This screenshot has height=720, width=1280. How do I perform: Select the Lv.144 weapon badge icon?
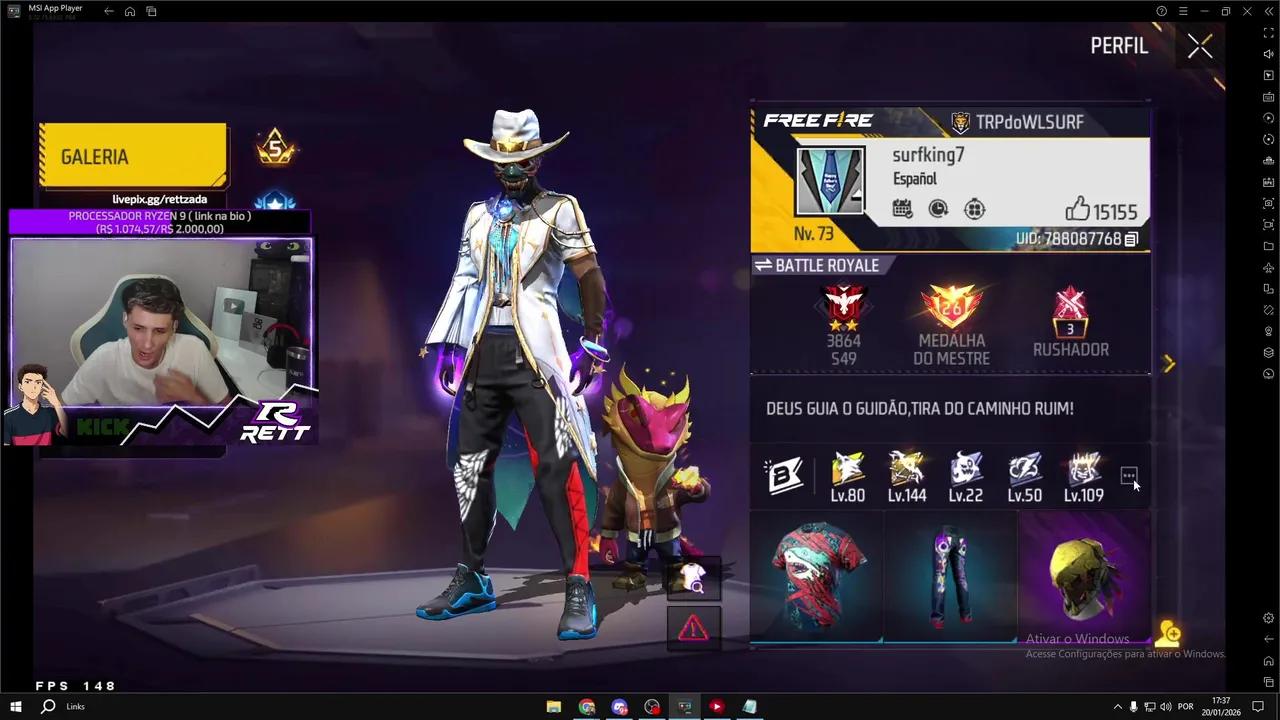[x=906, y=470]
